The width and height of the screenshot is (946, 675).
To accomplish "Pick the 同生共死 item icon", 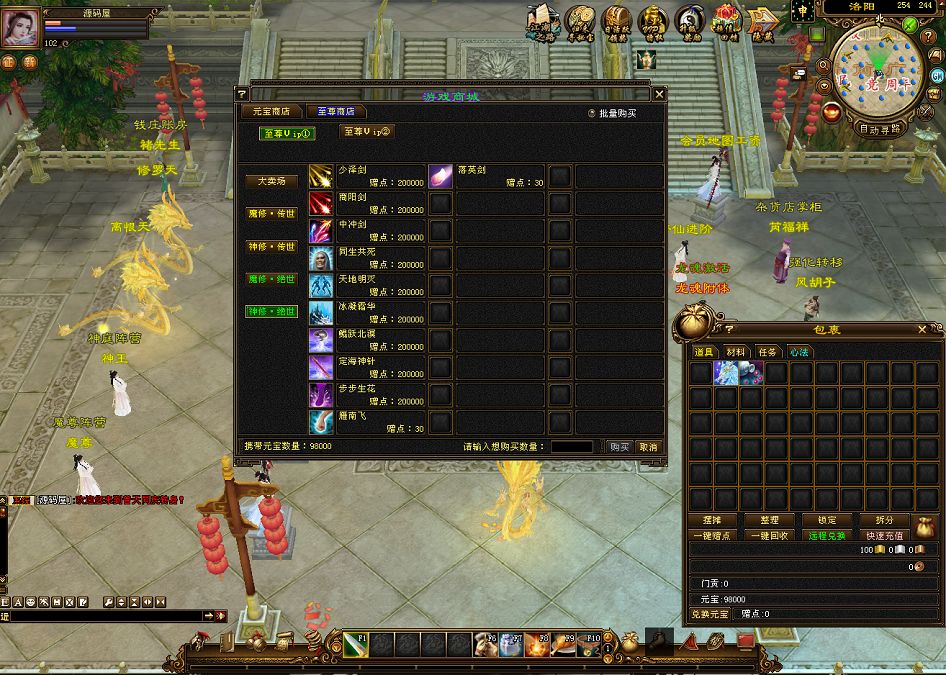I will 321,259.
